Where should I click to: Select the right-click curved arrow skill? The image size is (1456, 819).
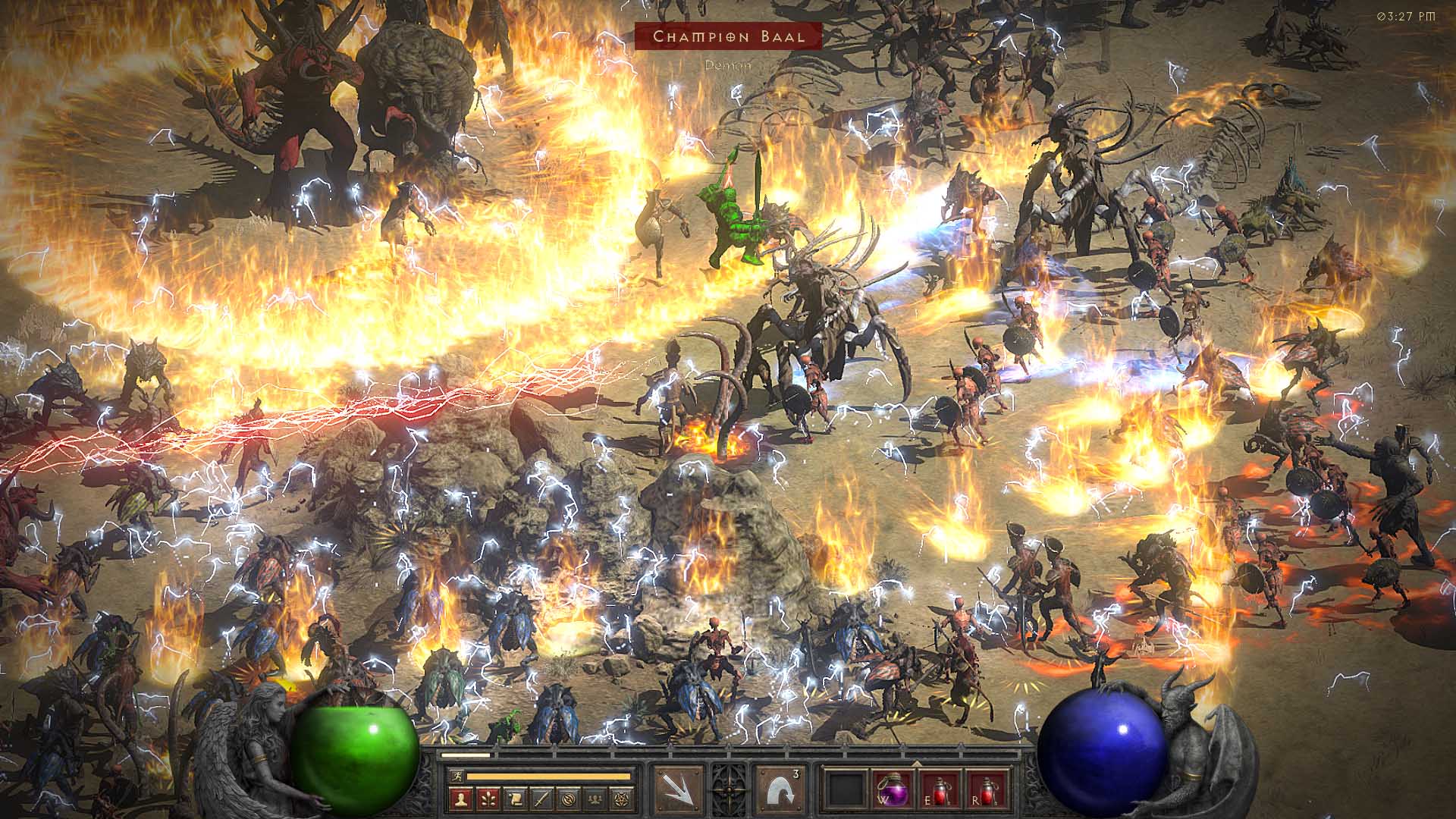click(x=780, y=789)
